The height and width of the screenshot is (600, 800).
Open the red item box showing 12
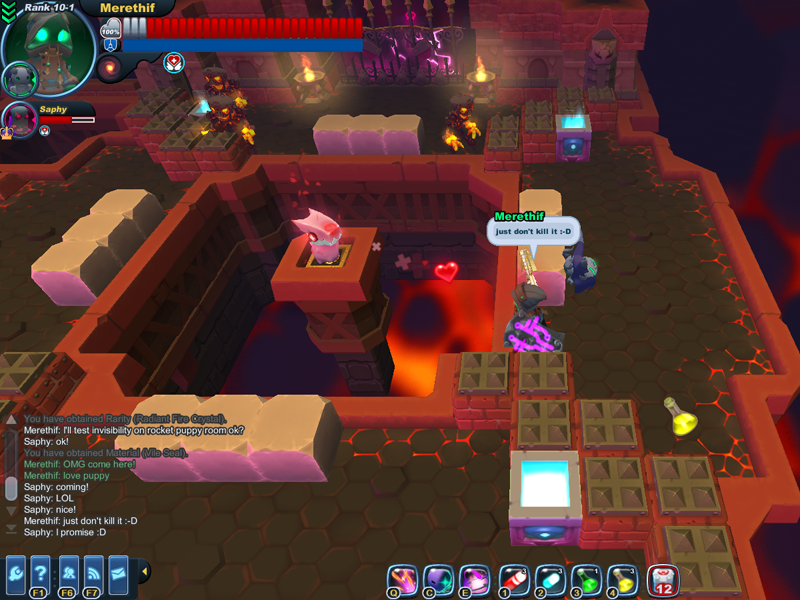click(663, 578)
